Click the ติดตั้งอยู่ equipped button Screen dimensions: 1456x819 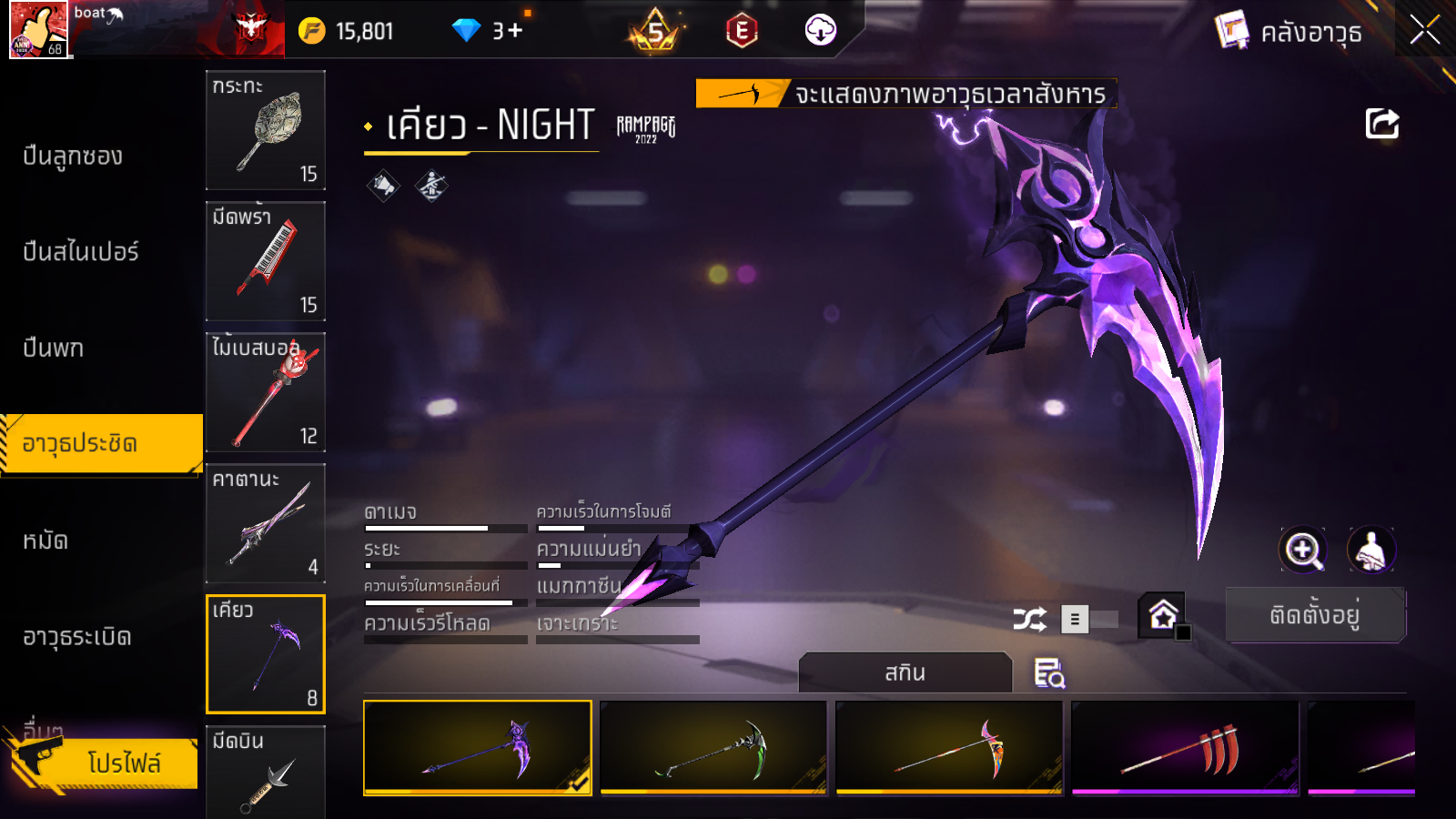point(1315,615)
